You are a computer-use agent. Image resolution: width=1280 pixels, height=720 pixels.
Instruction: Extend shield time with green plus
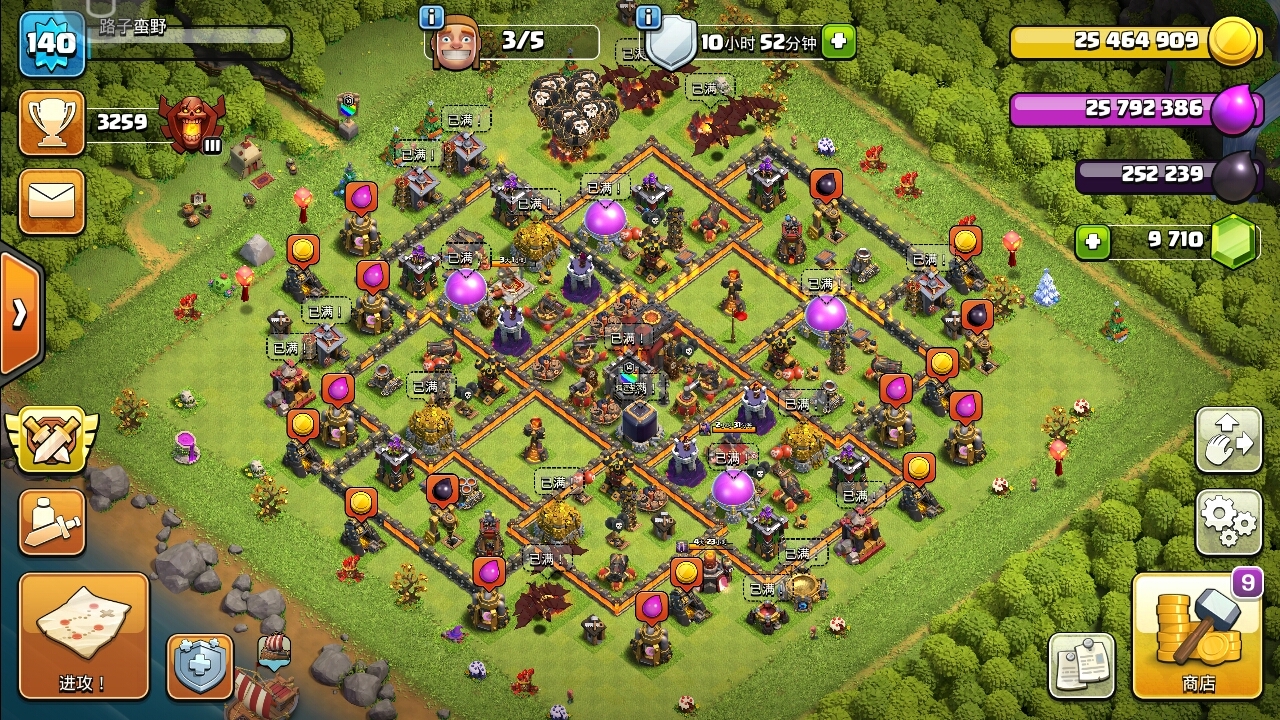tap(839, 42)
